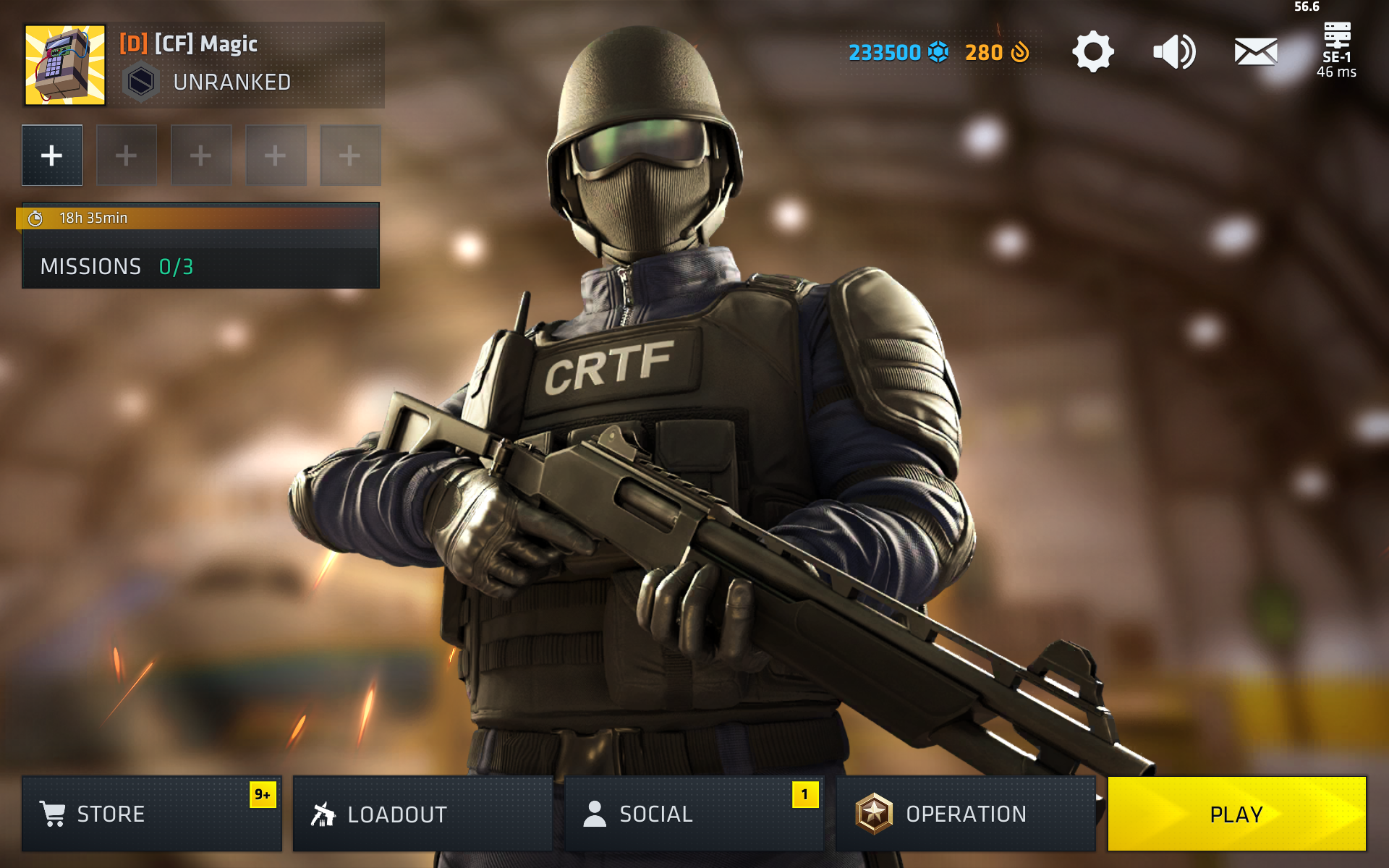Open the [CF] Magic player profile
The image size is (1389, 868).
point(206,44)
